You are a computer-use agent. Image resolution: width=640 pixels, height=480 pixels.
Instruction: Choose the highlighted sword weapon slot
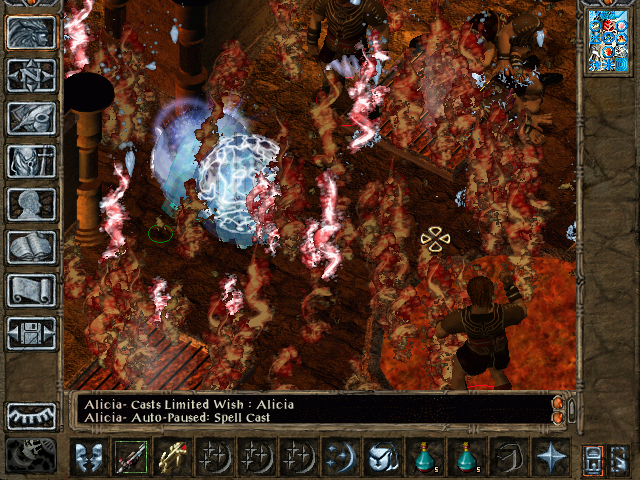pos(131,457)
